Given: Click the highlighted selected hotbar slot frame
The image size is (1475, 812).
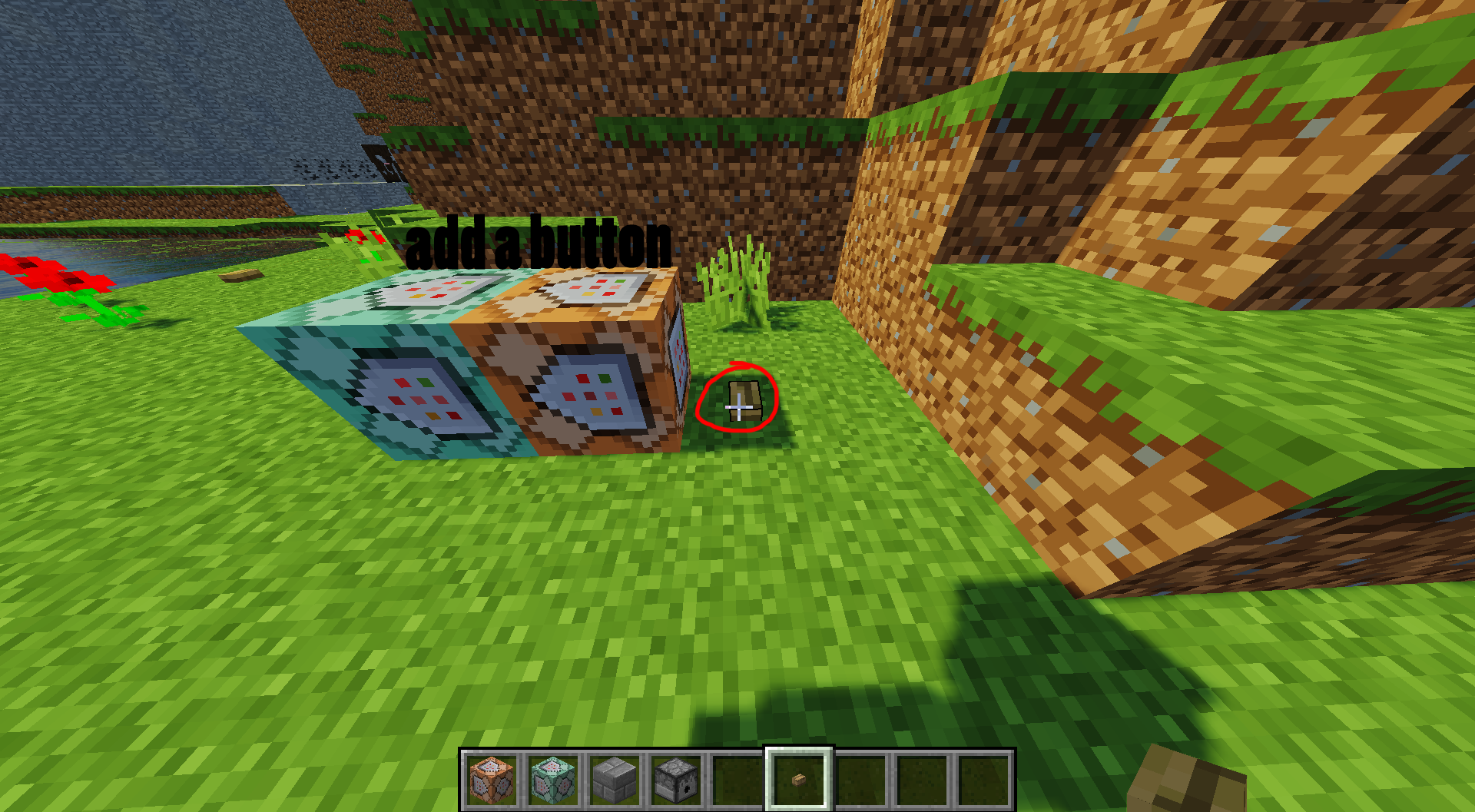Looking at the screenshot, I should tap(797, 777).
